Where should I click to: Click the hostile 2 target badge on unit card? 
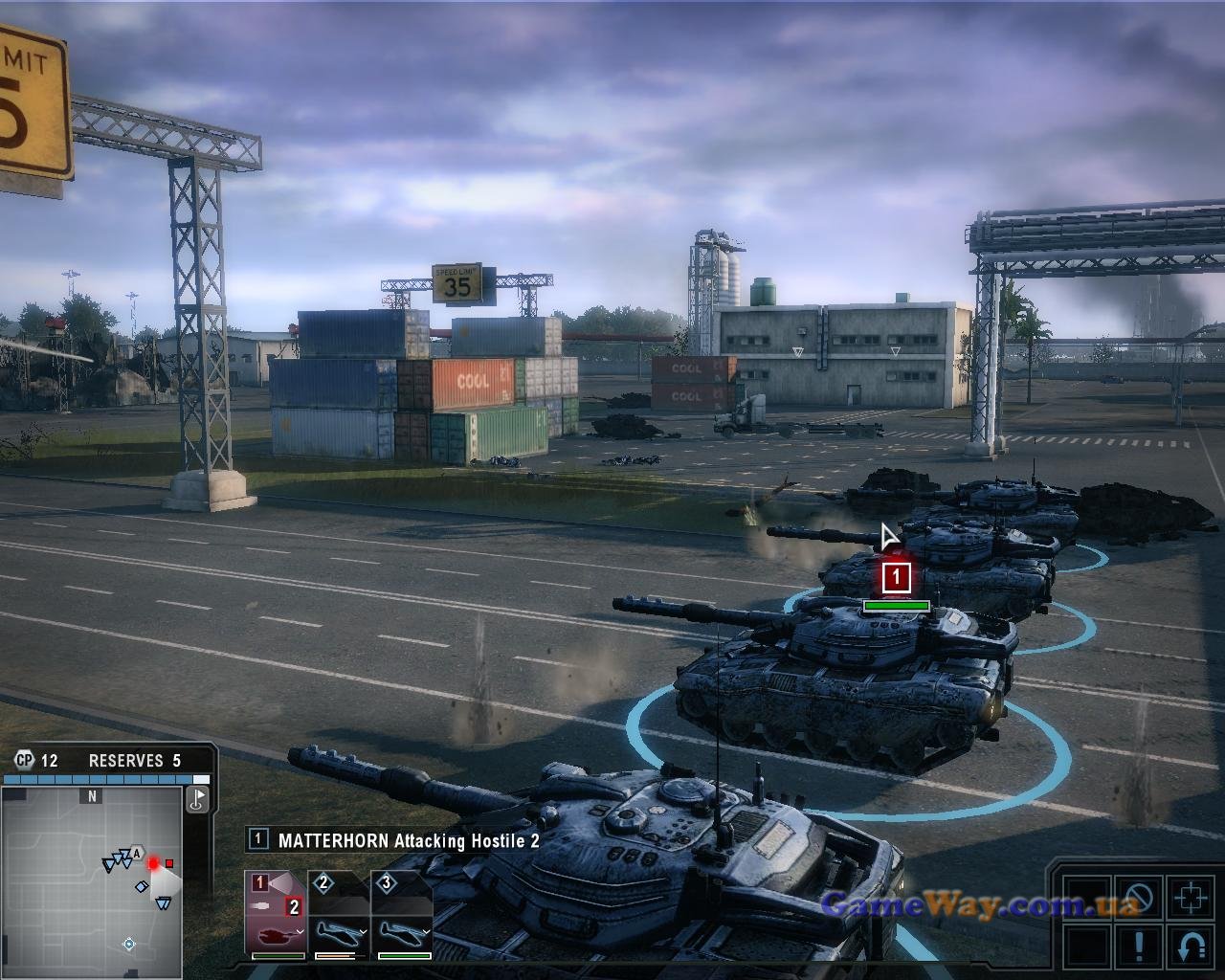point(294,906)
